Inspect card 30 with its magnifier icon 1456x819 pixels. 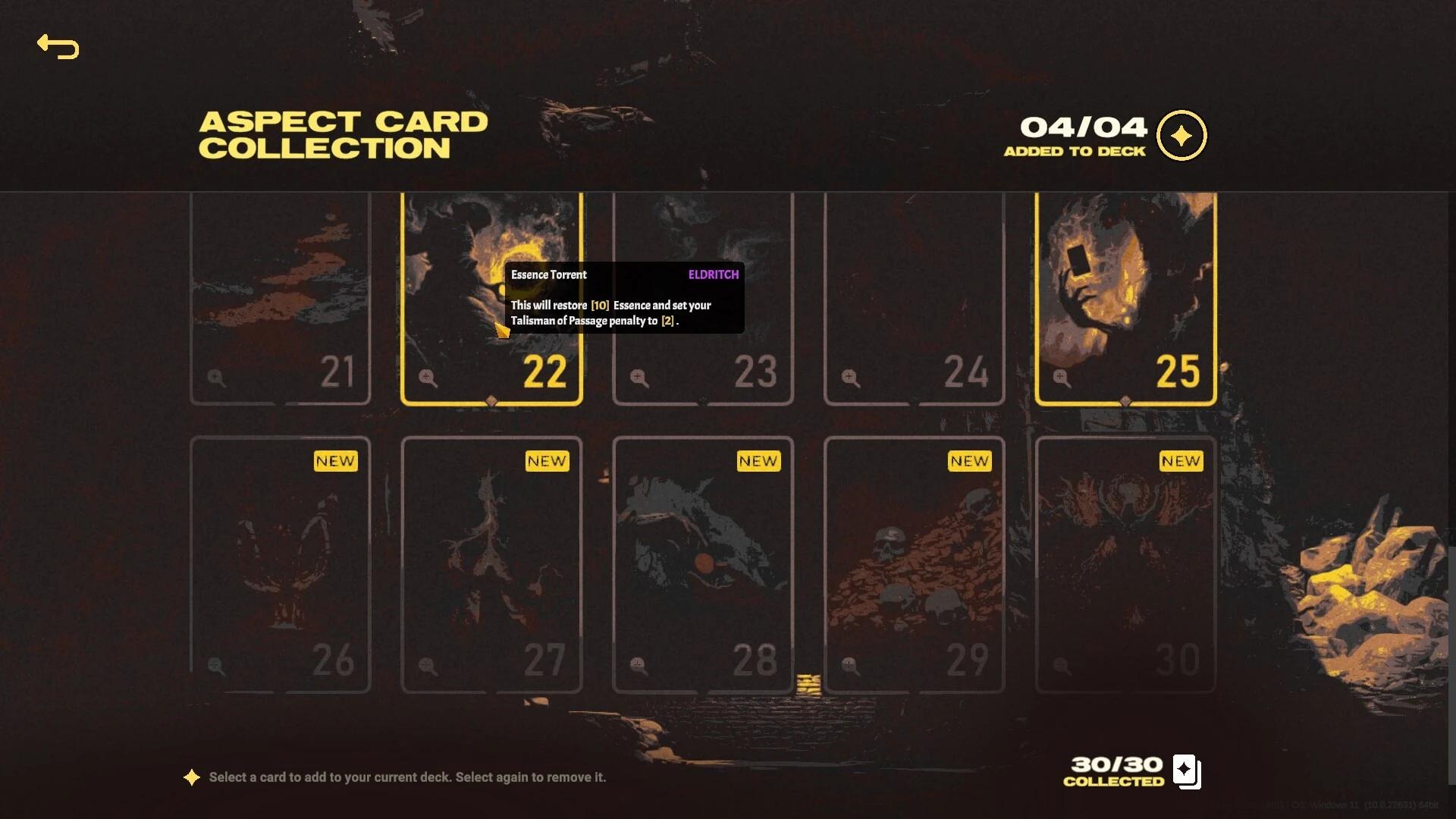click(1060, 664)
